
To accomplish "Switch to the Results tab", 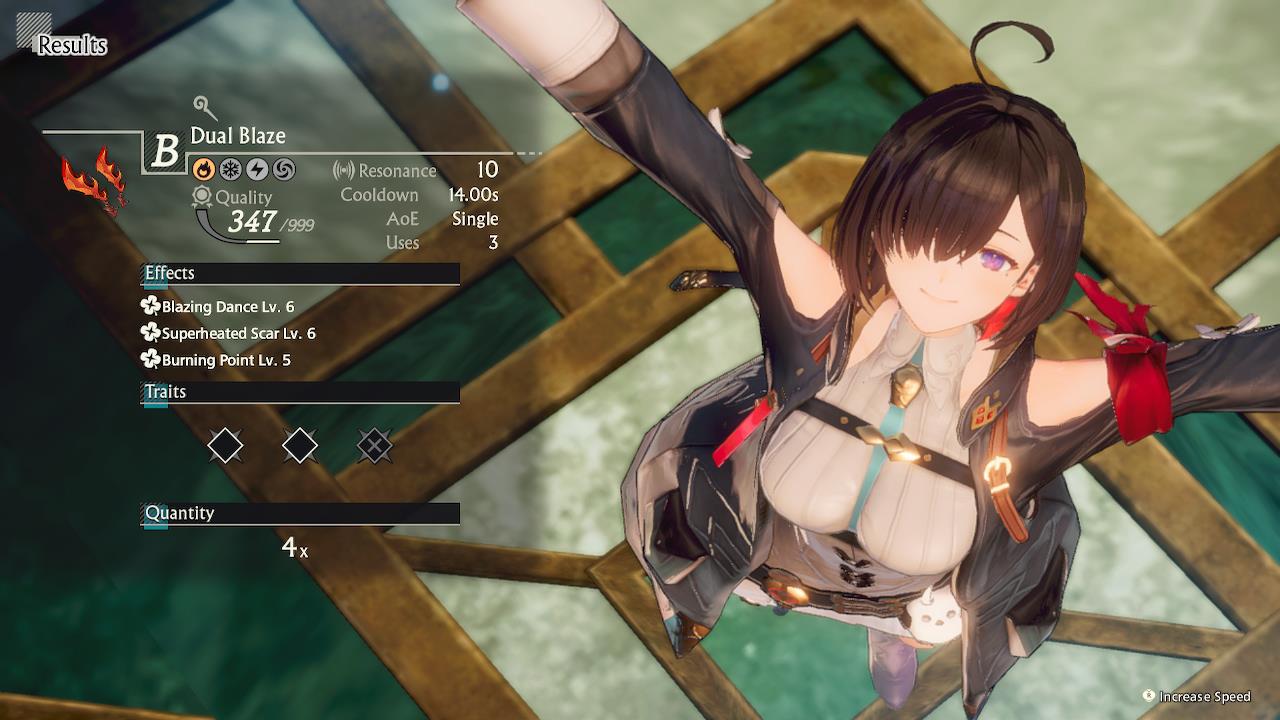I will pyautogui.click(x=71, y=45).
